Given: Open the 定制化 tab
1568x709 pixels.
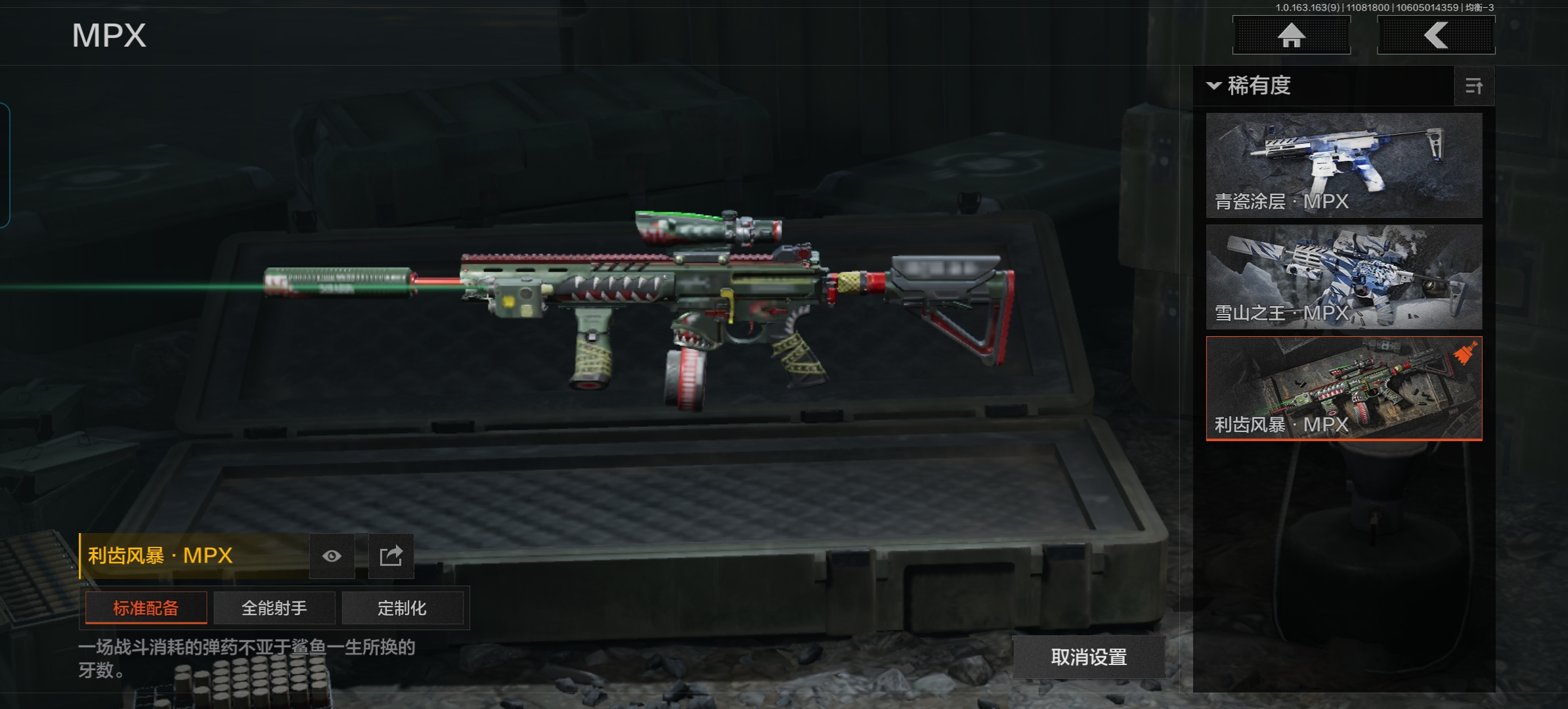Looking at the screenshot, I should (x=402, y=608).
